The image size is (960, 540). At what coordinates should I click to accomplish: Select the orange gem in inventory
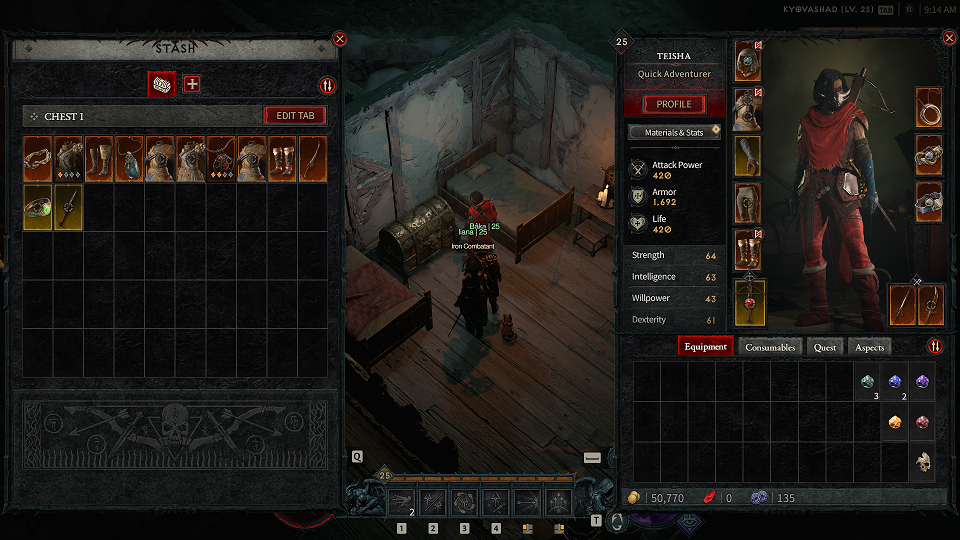coord(895,422)
